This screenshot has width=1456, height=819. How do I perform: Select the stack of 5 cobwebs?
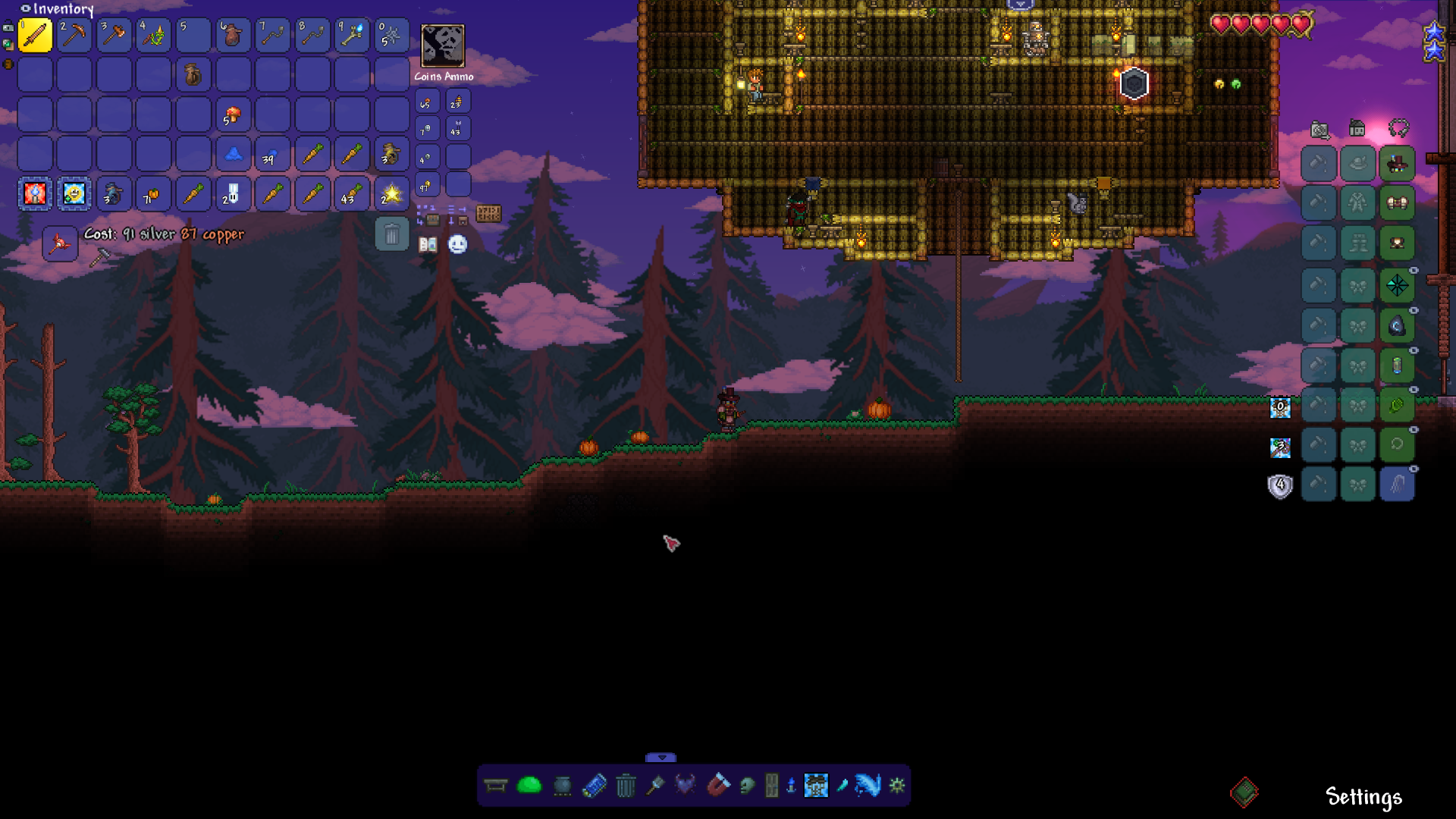391,36
